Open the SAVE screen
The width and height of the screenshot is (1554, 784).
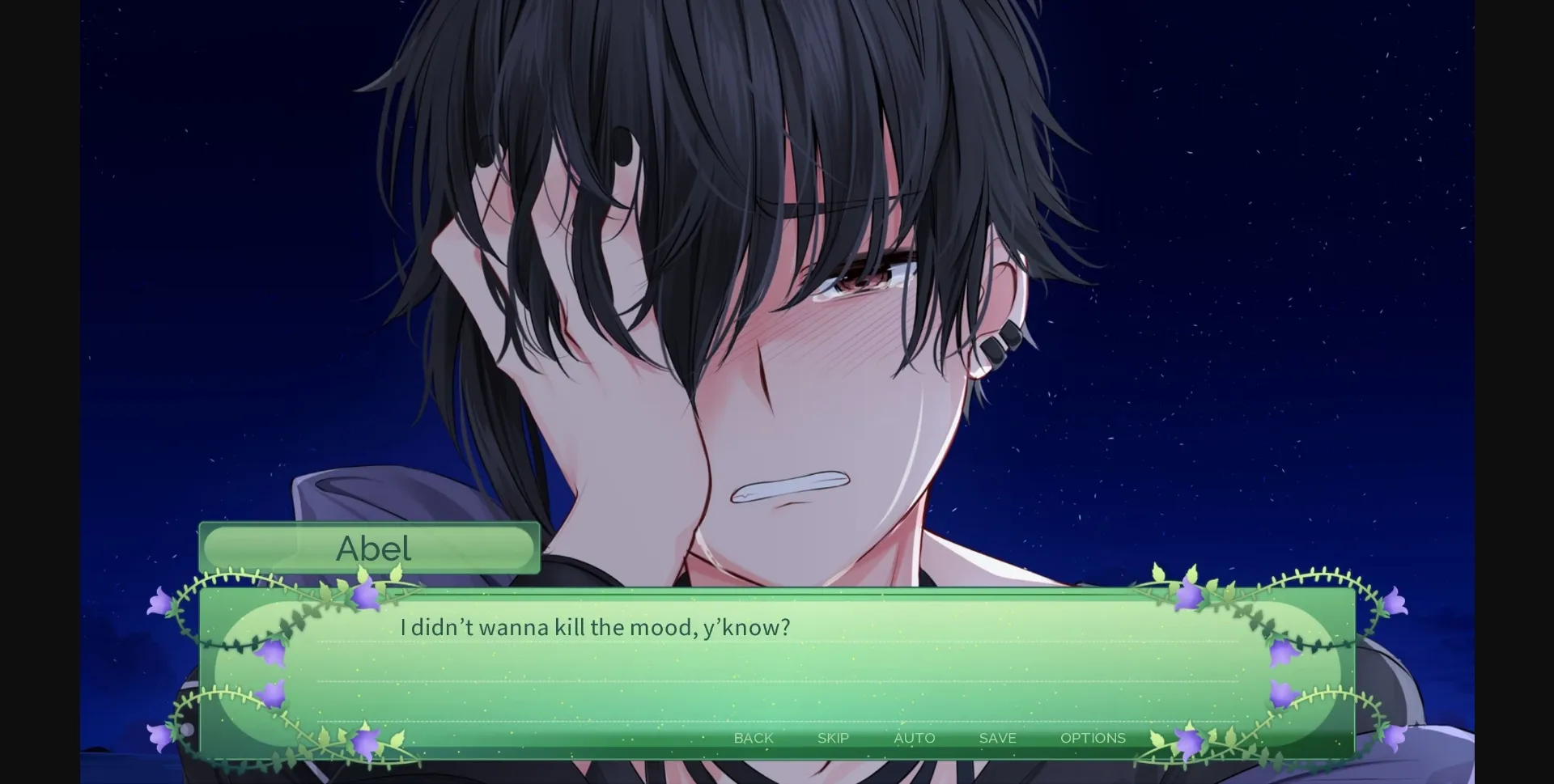tap(996, 737)
